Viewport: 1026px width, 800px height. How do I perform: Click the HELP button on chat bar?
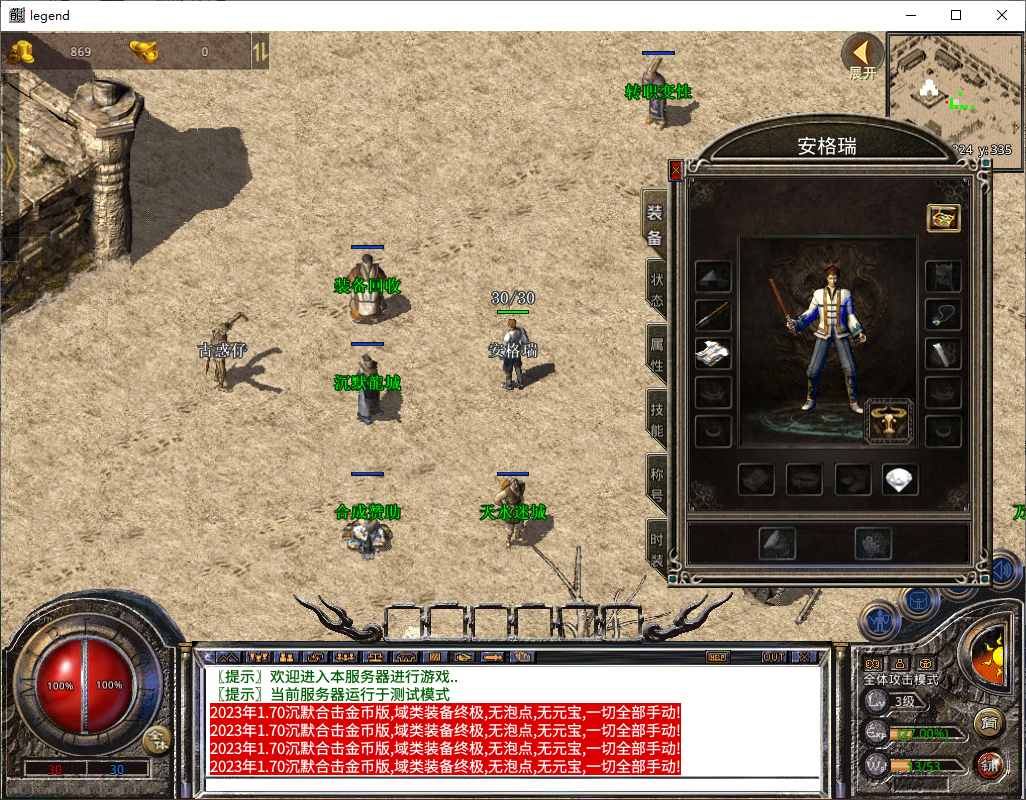tap(717, 657)
